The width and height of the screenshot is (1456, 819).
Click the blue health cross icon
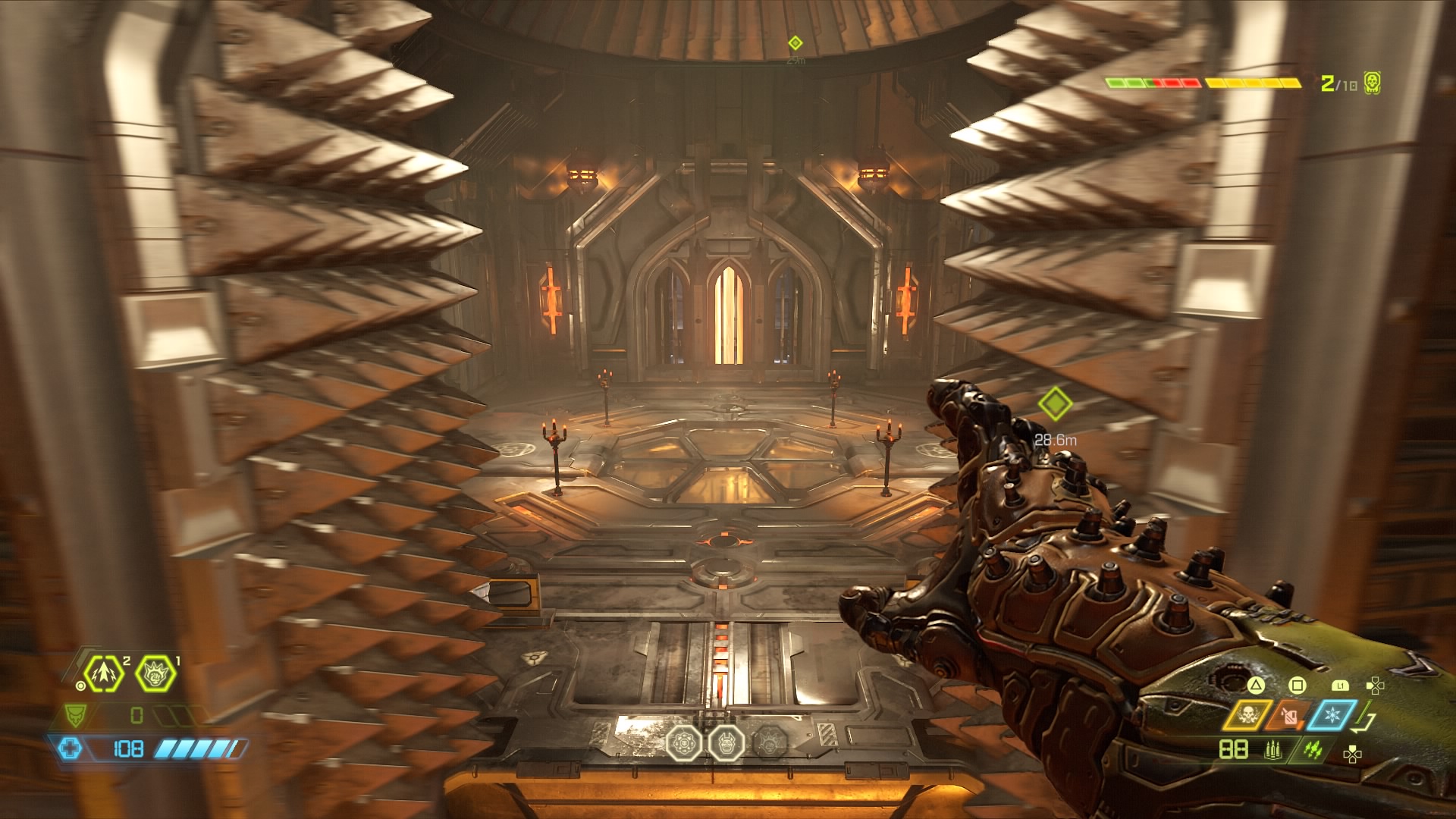tap(70, 748)
